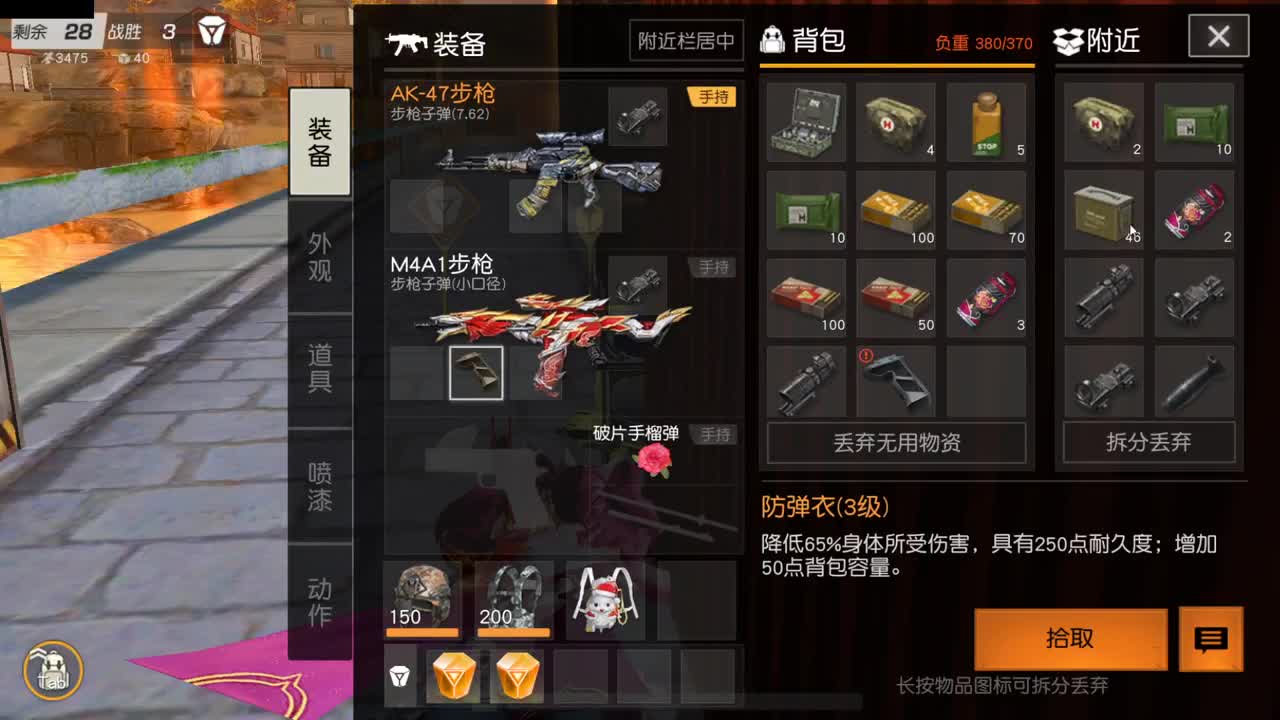Screen dimensions: 1280x720
Task: Toggle 手持 for the M4A1 rifle
Action: tap(712, 267)
